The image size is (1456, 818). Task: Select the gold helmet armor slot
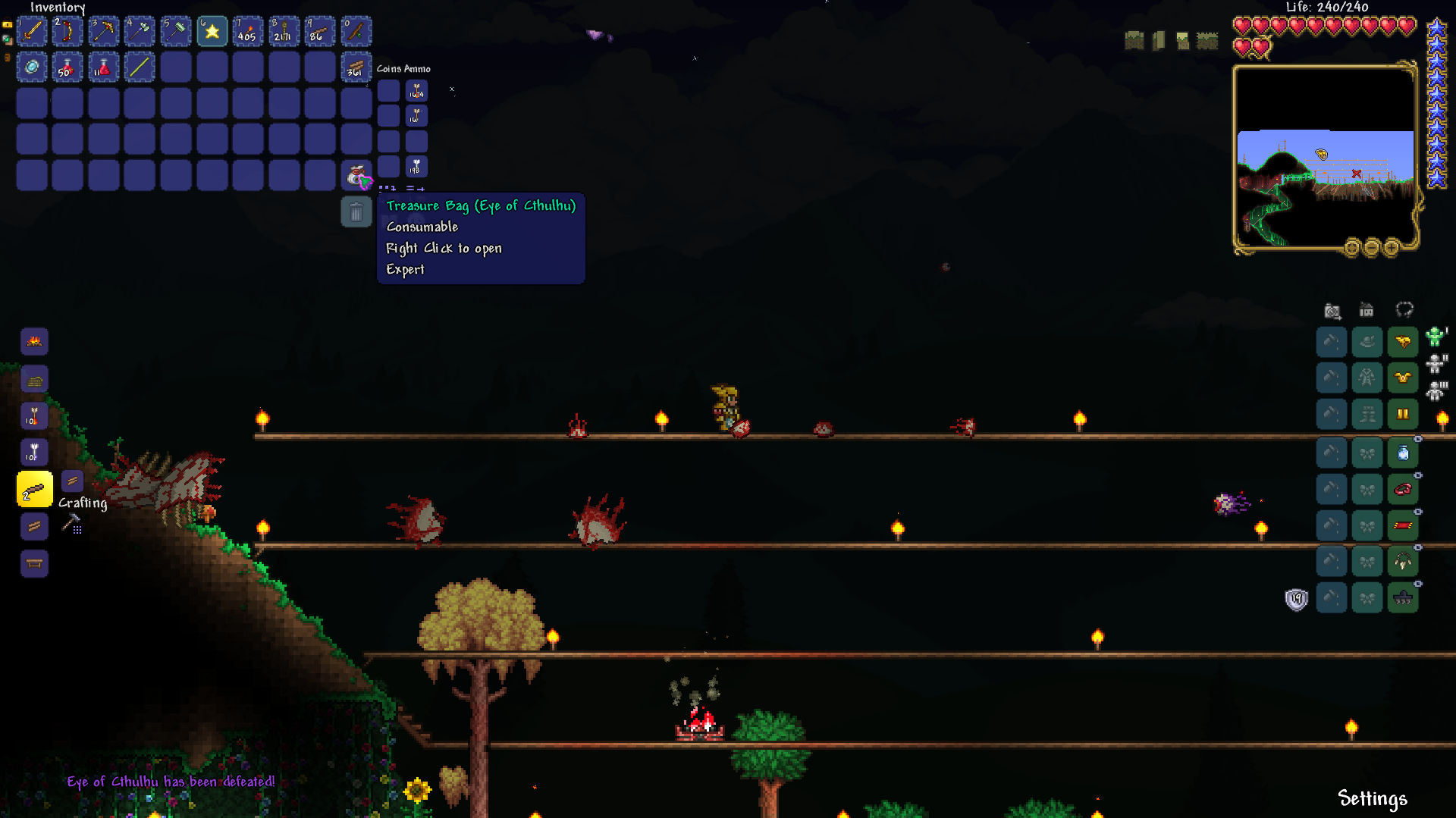(x=1403, y=342)
